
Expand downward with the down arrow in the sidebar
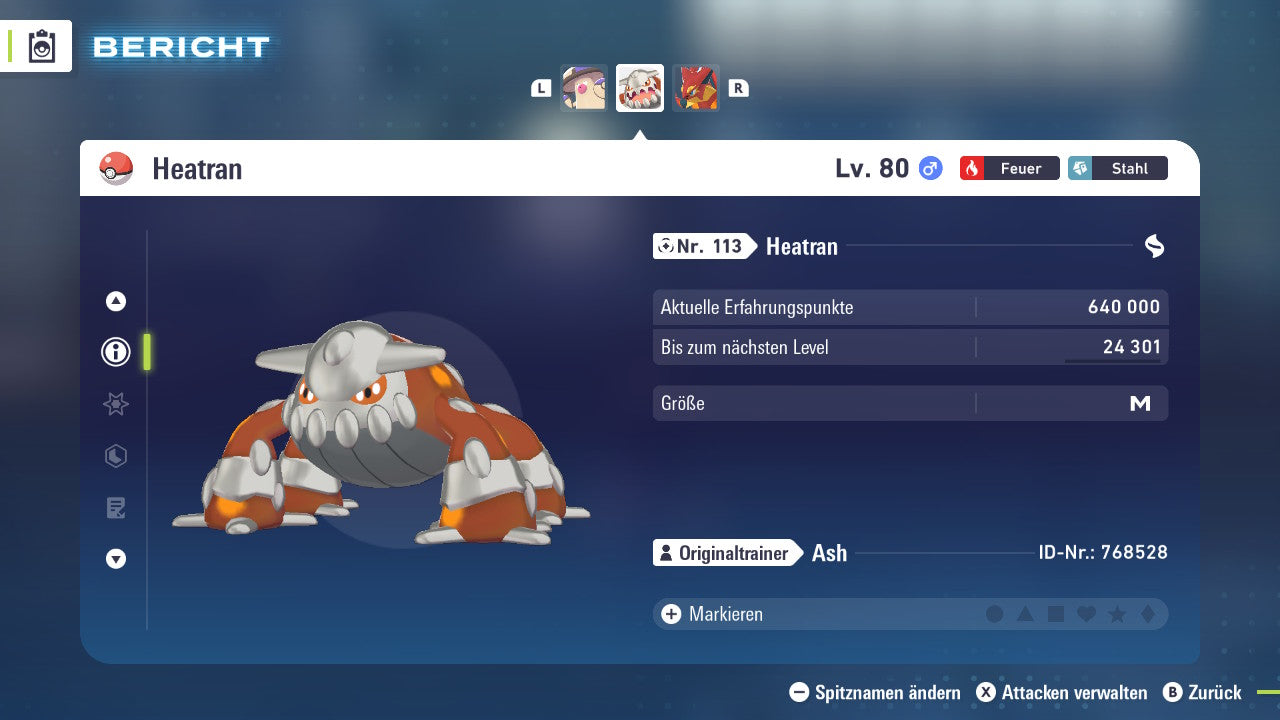[115, 559]
